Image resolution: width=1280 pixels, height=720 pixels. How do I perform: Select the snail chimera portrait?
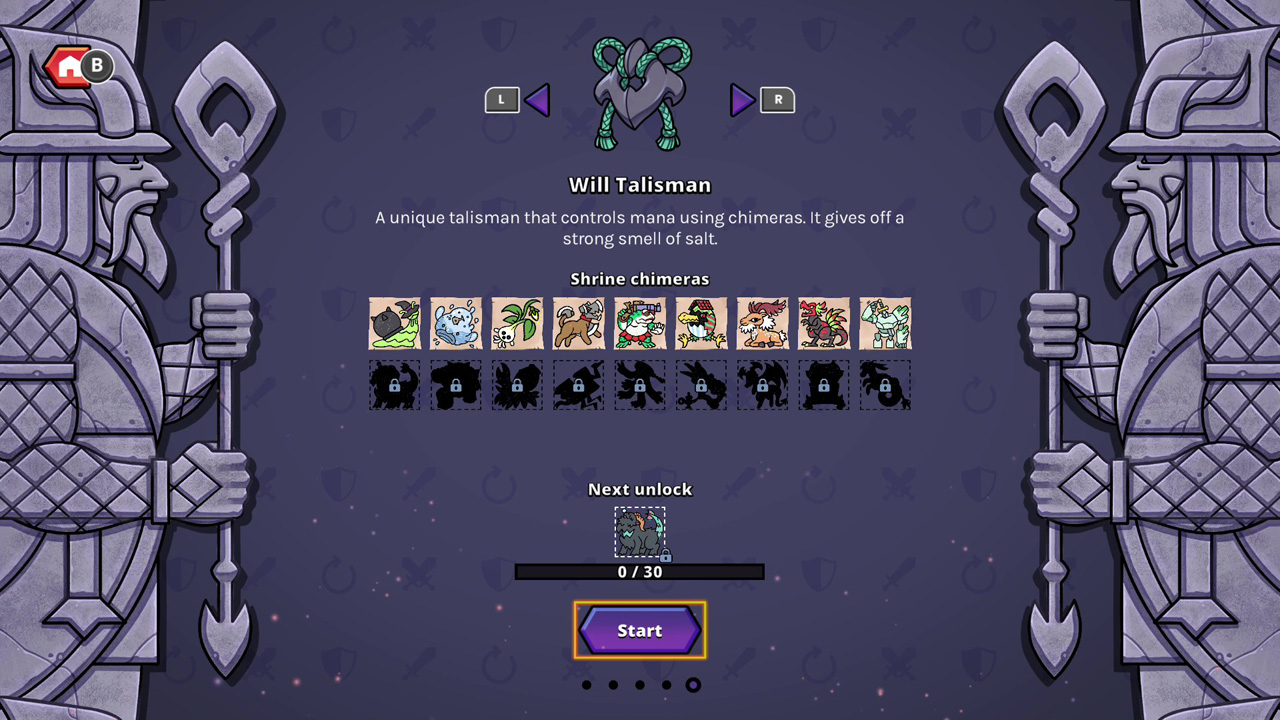coord(394,323)
